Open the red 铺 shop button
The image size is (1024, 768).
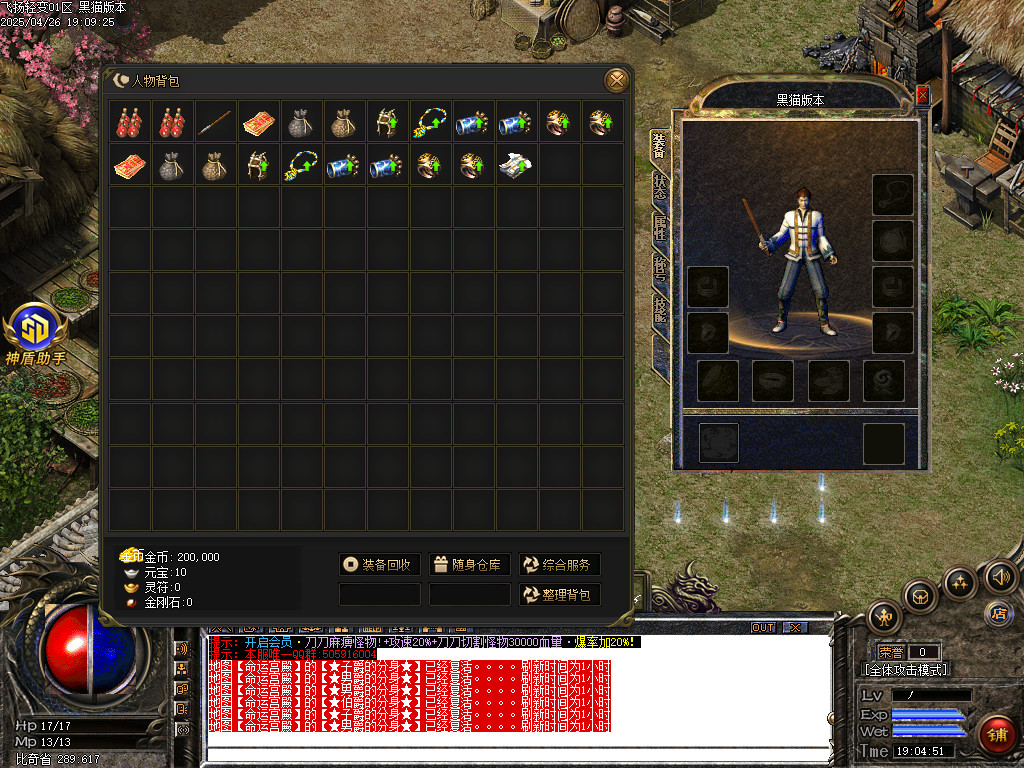pyautogui.click(x=995, y=735)
